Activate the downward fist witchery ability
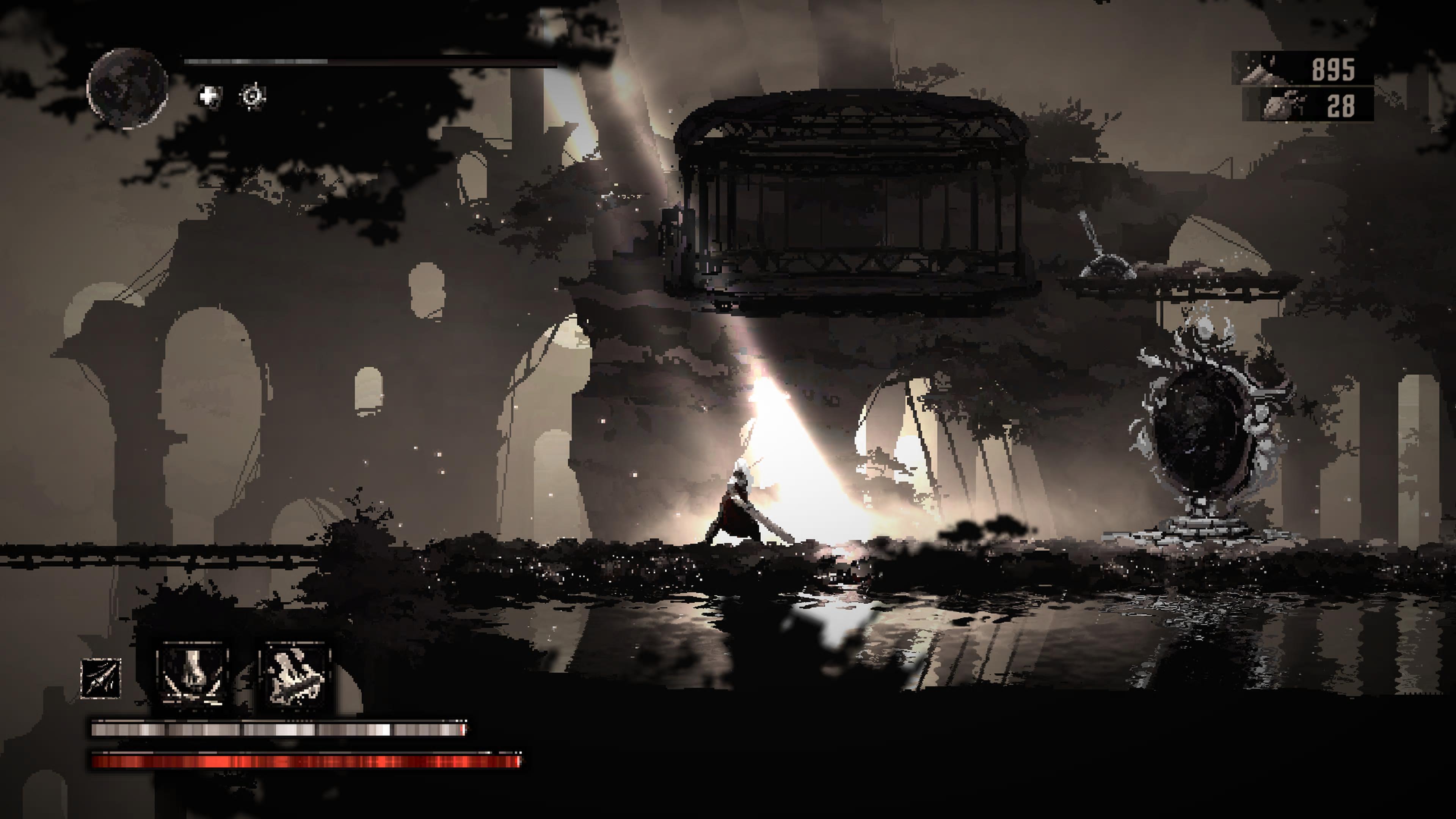This screenshot has height=819, width=1456. (193, 675)
